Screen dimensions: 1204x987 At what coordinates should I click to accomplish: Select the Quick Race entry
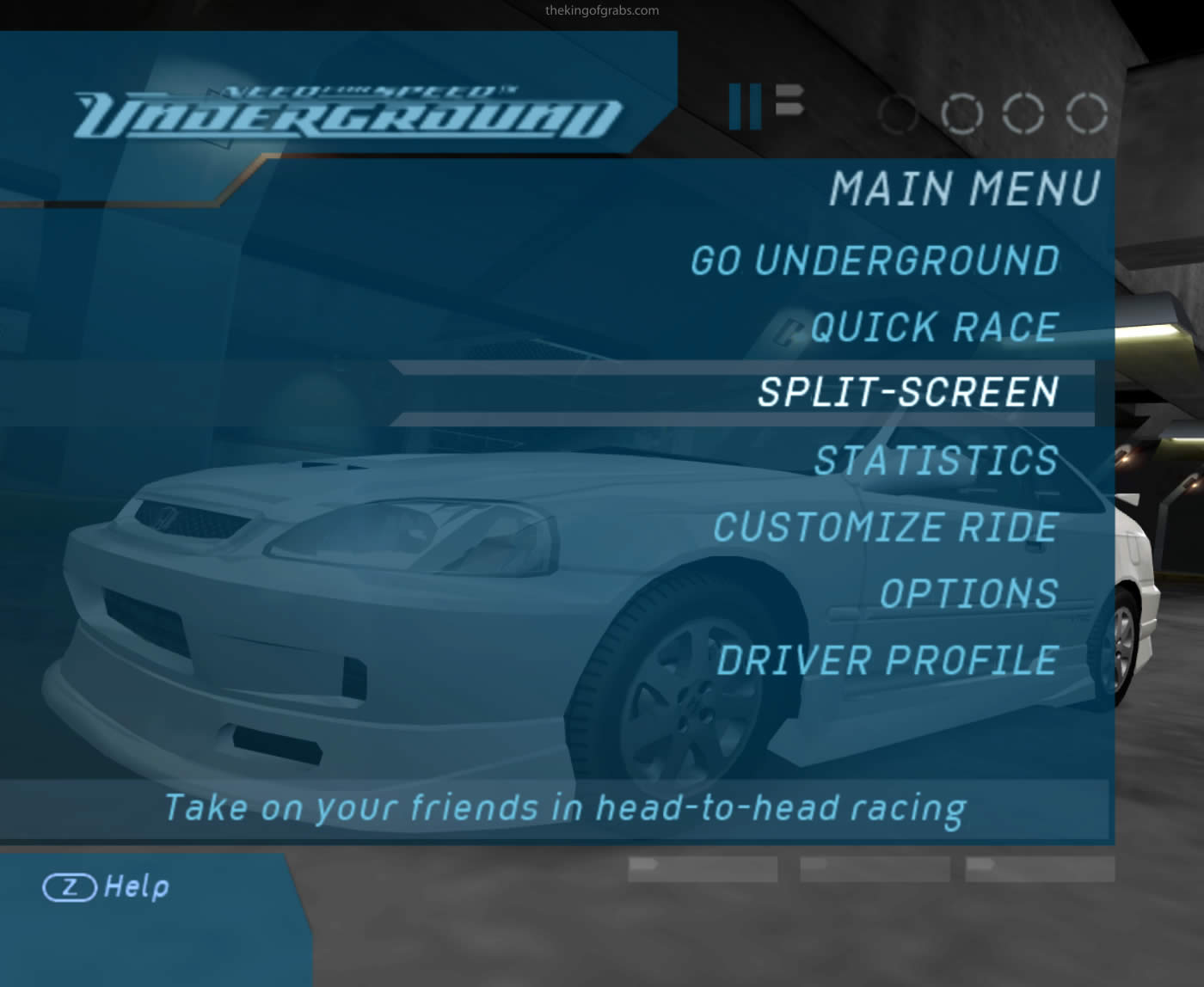point(934,327)
